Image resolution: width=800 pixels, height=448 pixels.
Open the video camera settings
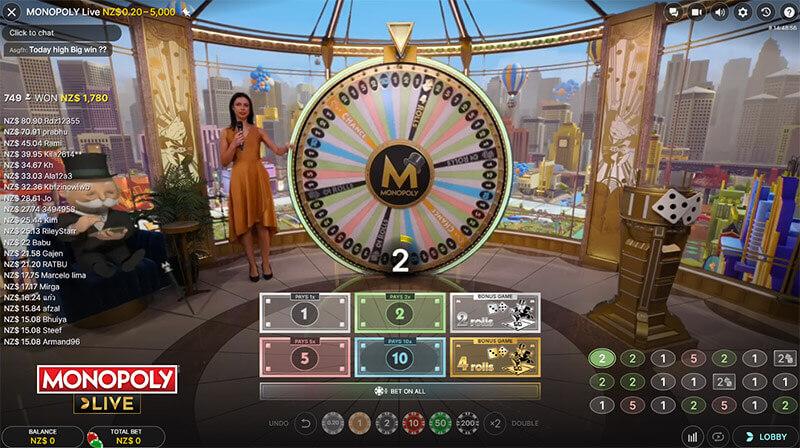(x=695, y=12)
